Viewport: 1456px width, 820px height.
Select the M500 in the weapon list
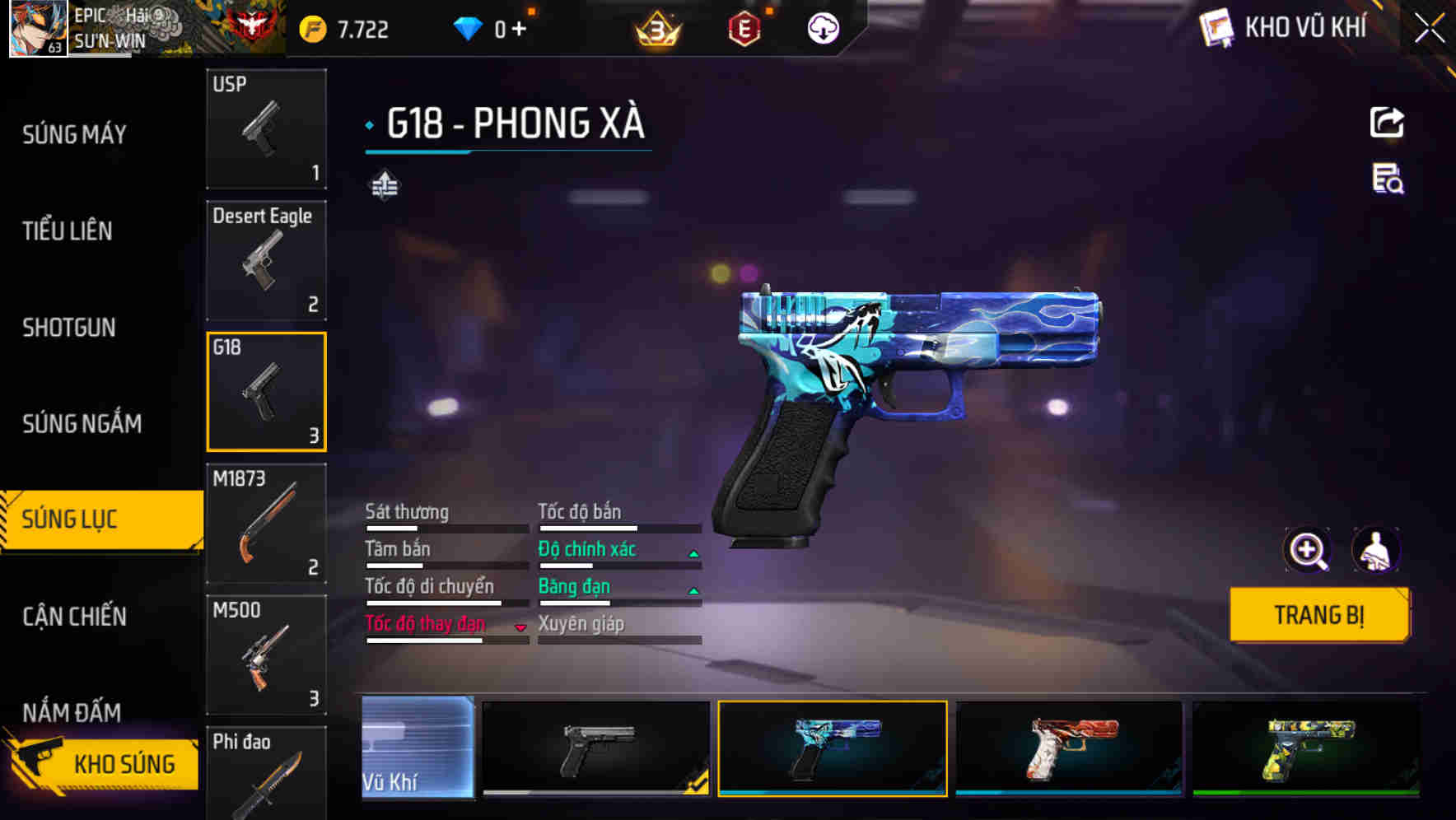point(266,655)
